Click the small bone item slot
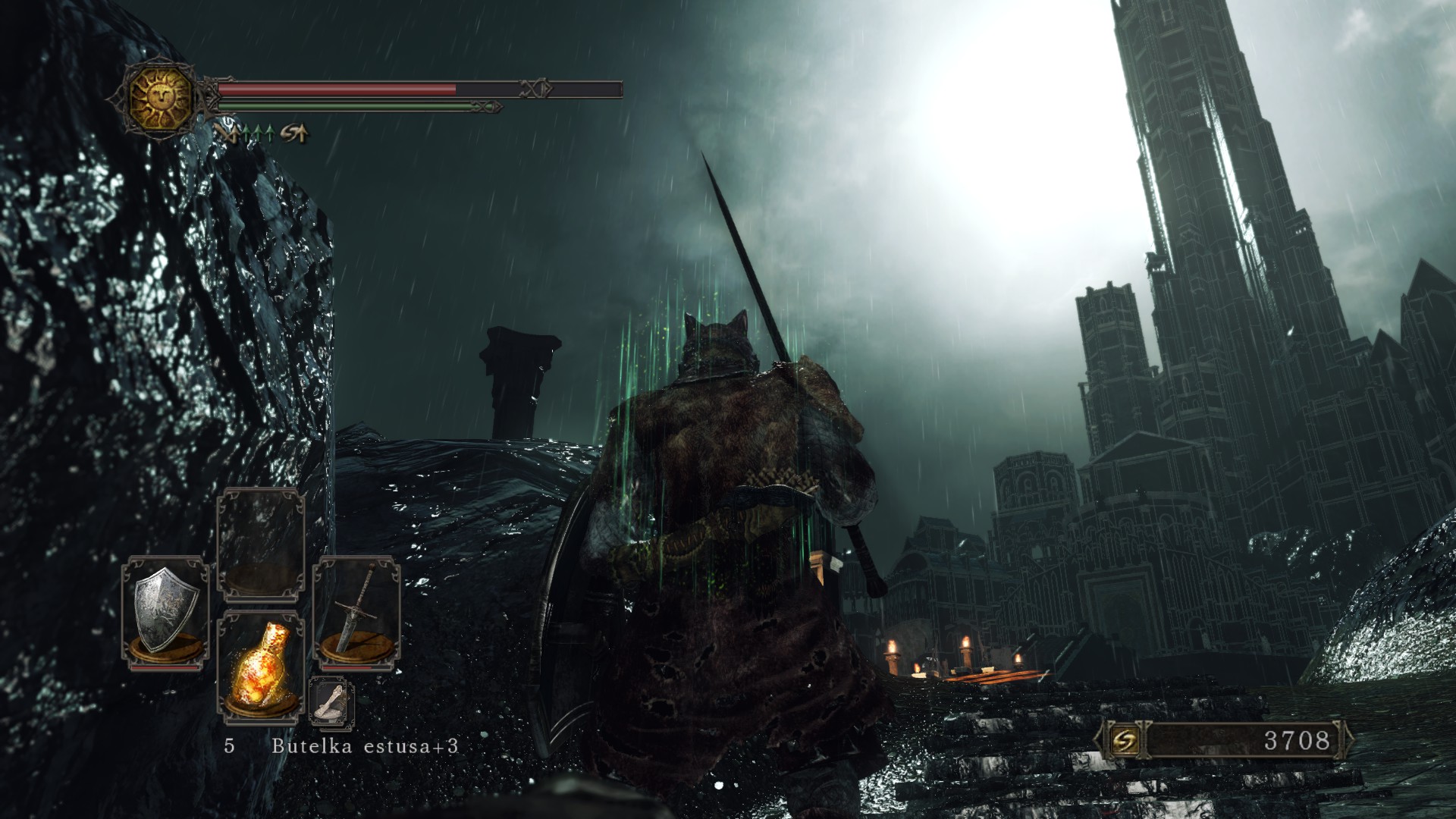Image resolution: width=1456 pixels, height=819 pixels. coord(331,700)
